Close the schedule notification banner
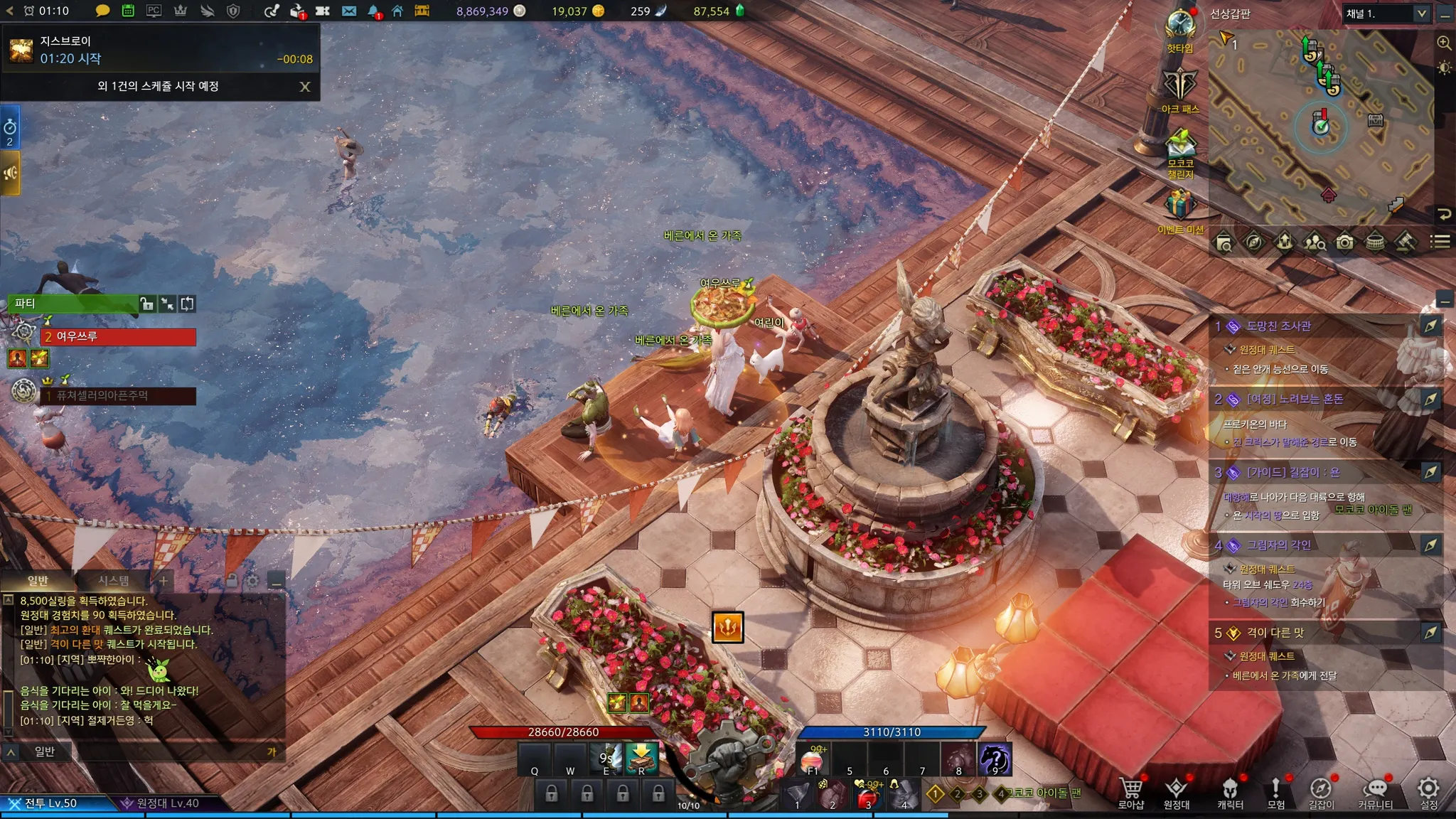 point(305,87)
